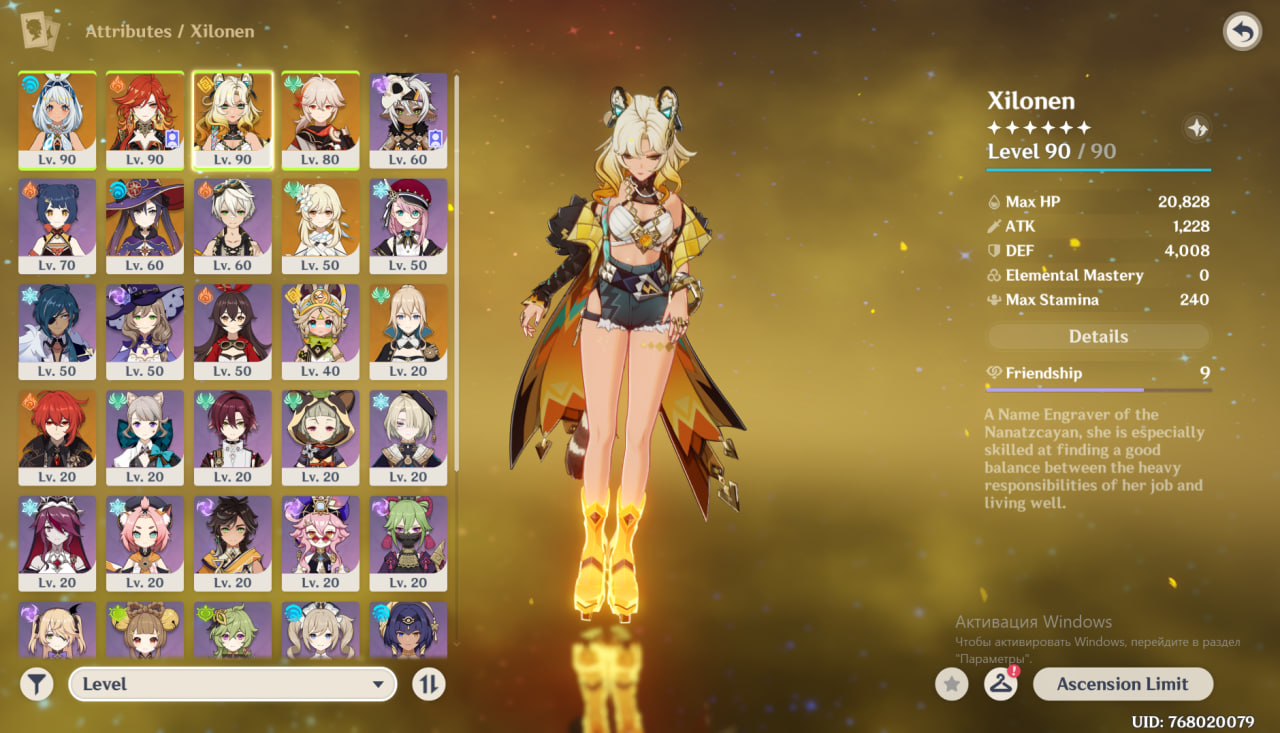Choose the Mavuika character portrait
The width and height of the screenshot is (1280, 733).
click(x=145, y=120)
